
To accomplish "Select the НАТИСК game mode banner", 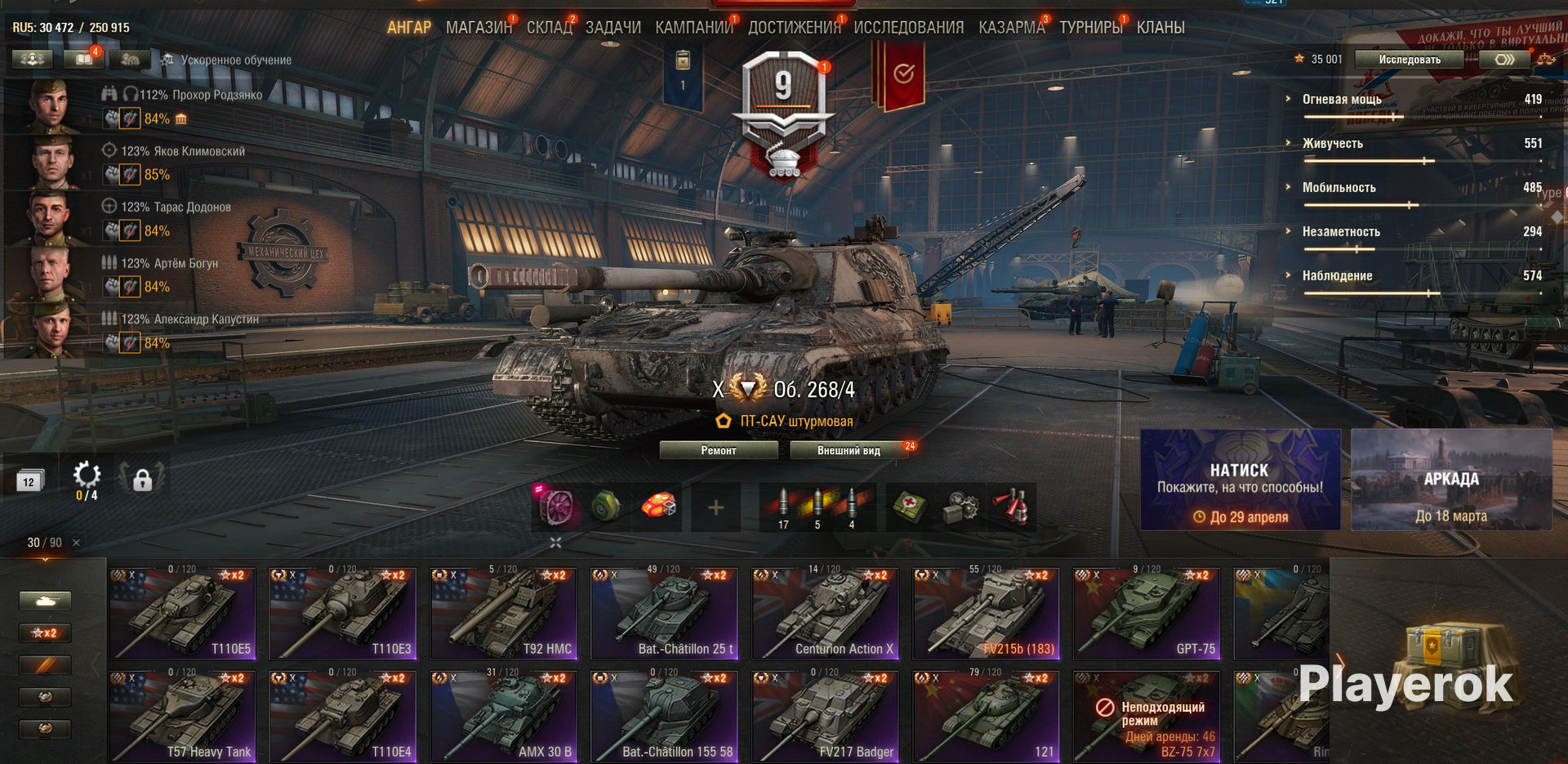I will 1240,480.
